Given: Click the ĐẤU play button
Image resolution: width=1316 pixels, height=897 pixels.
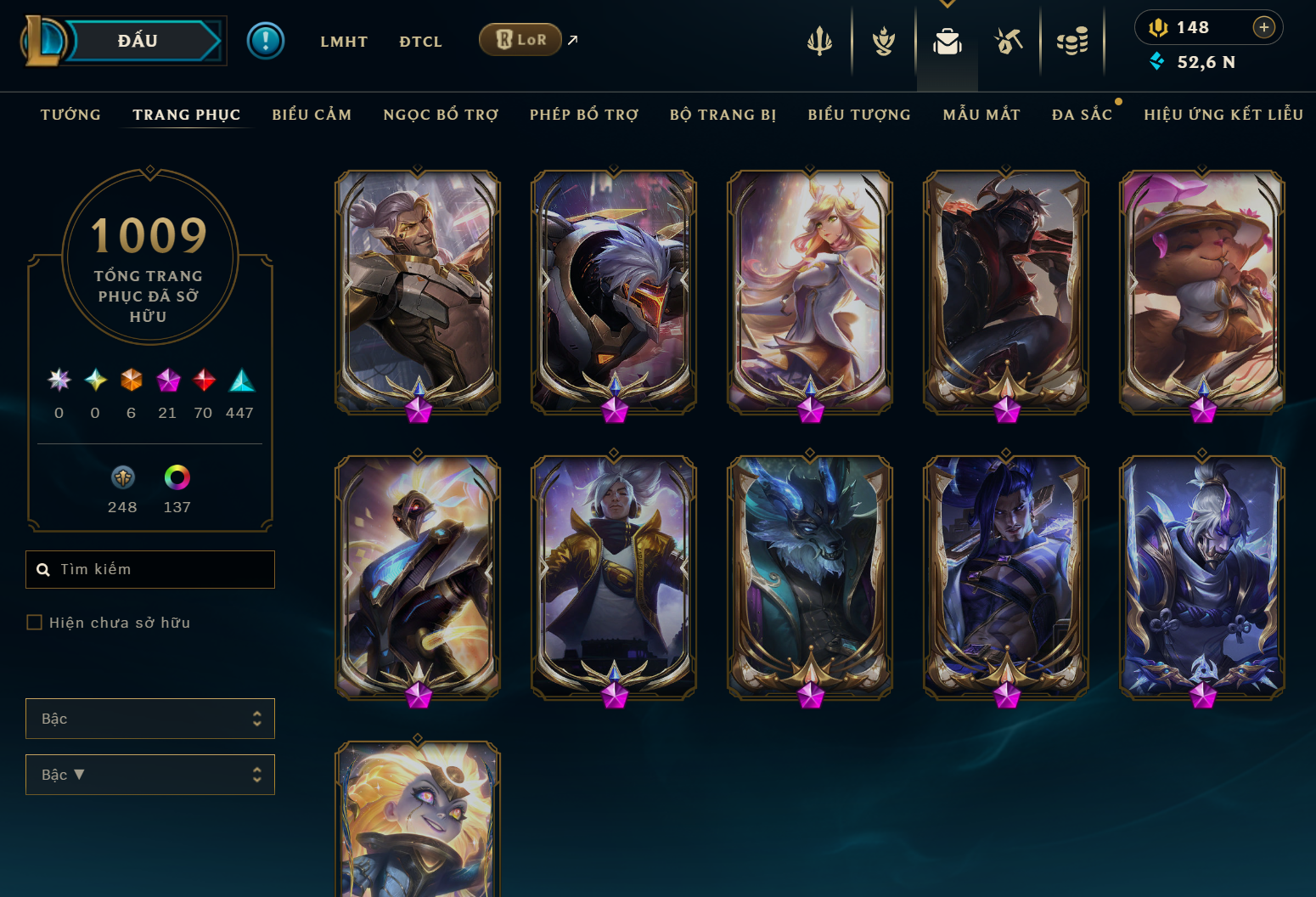Looking at the screenshot, I should coord(138,41).
